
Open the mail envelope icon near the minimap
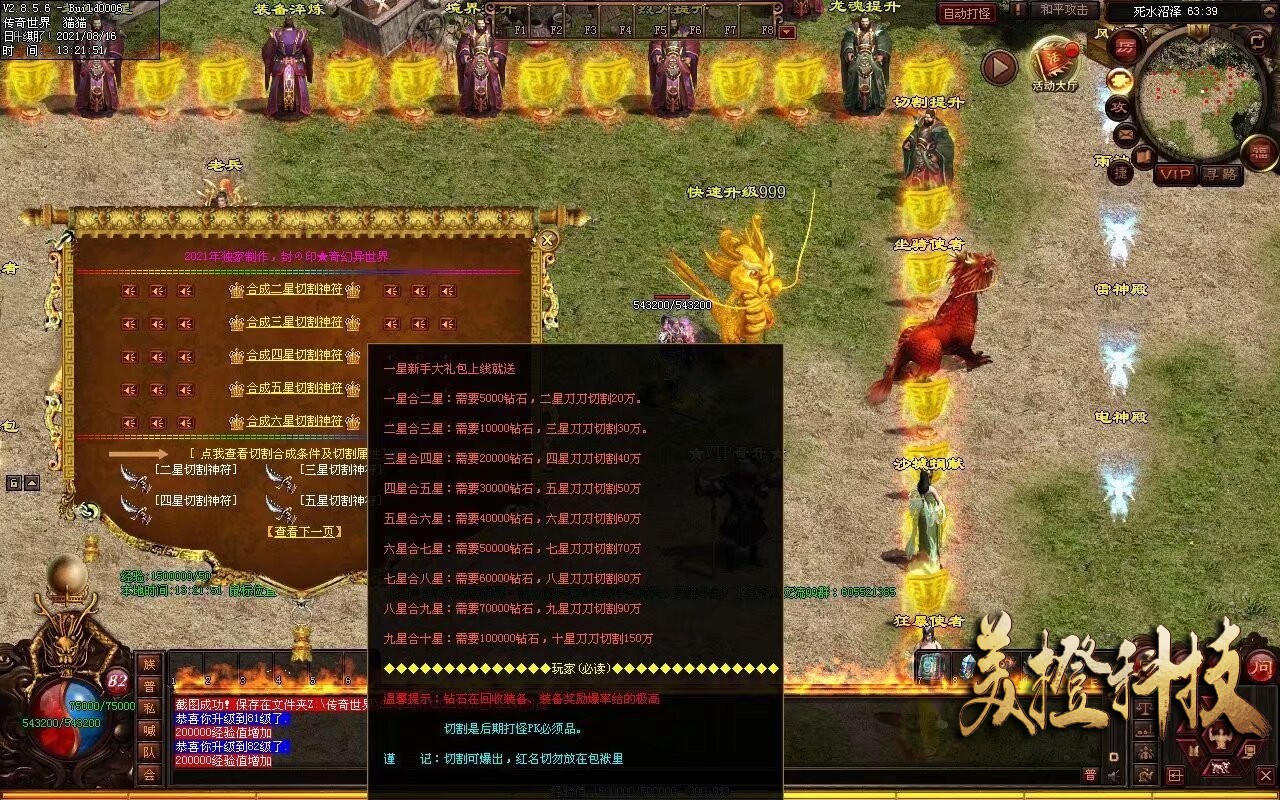click(1124, 136)
